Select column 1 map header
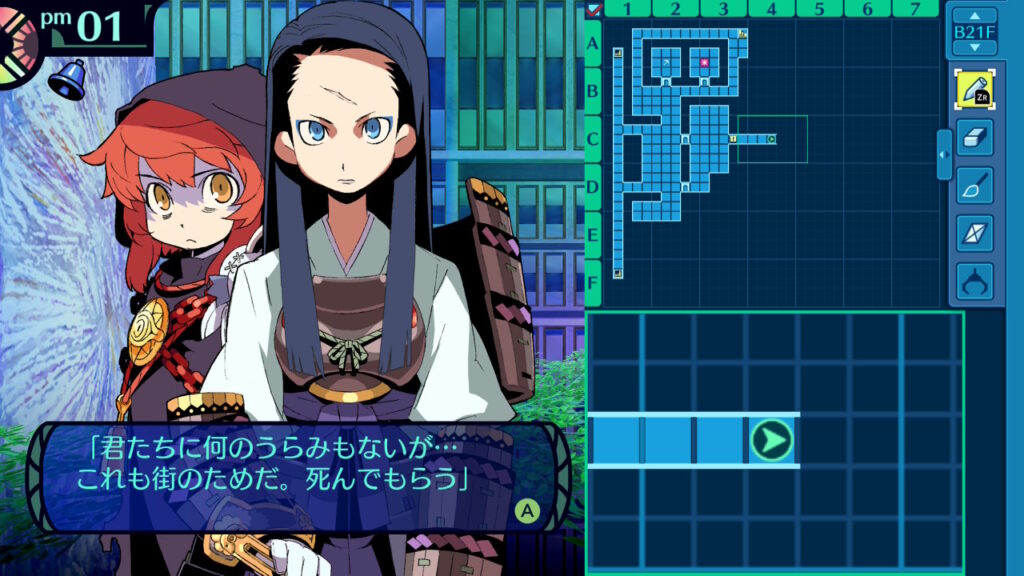Screen dimensions: 1024x576 tap(627, 9)
